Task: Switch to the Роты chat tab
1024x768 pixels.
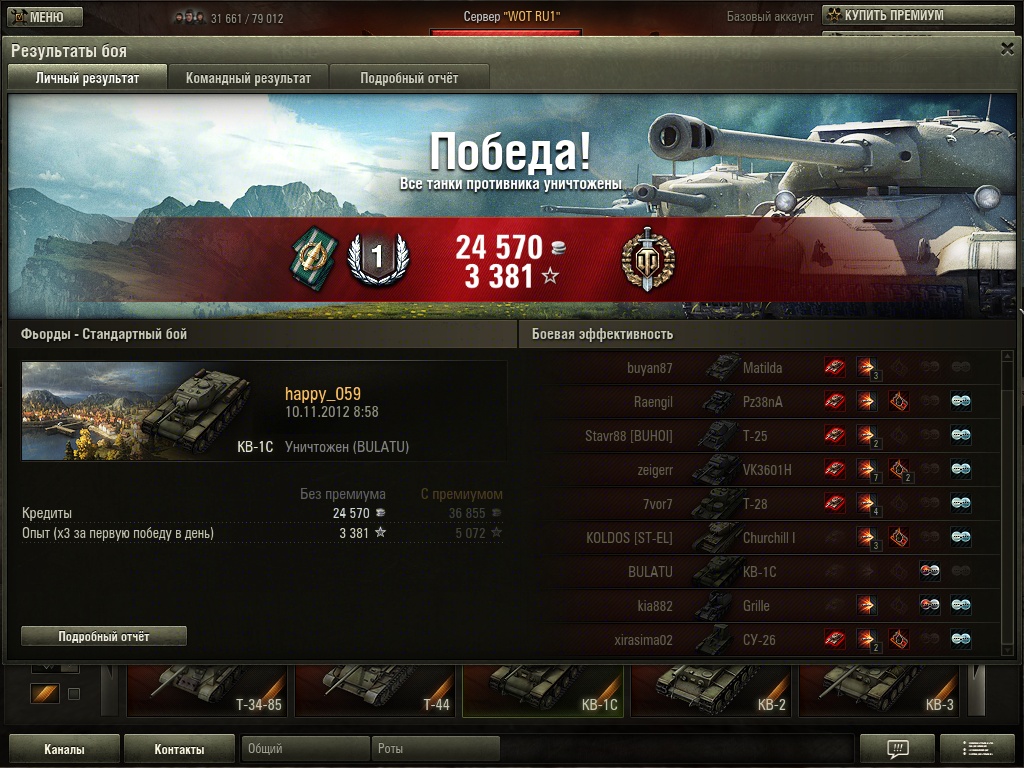Action: (x=435, y=749)
